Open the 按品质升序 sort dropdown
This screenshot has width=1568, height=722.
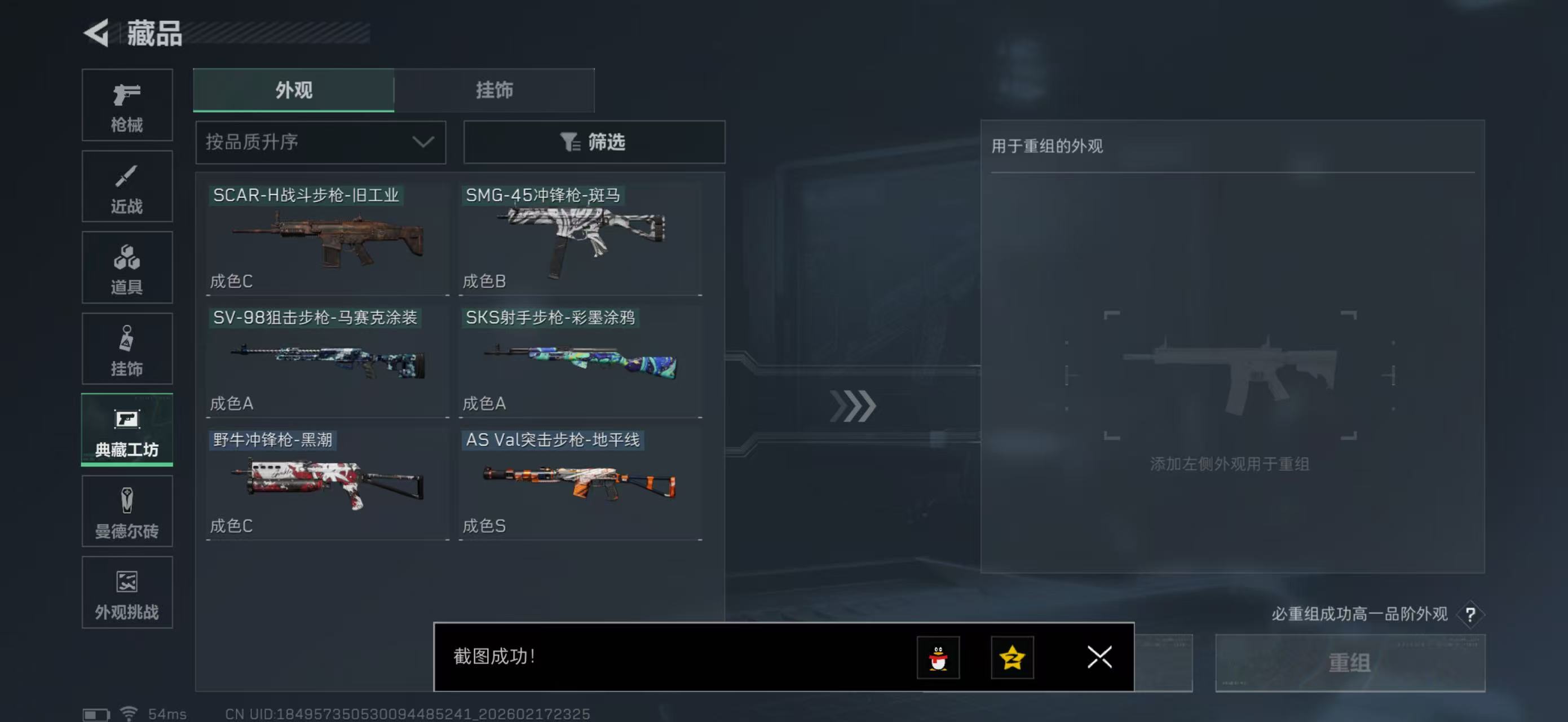pos(321,142)
